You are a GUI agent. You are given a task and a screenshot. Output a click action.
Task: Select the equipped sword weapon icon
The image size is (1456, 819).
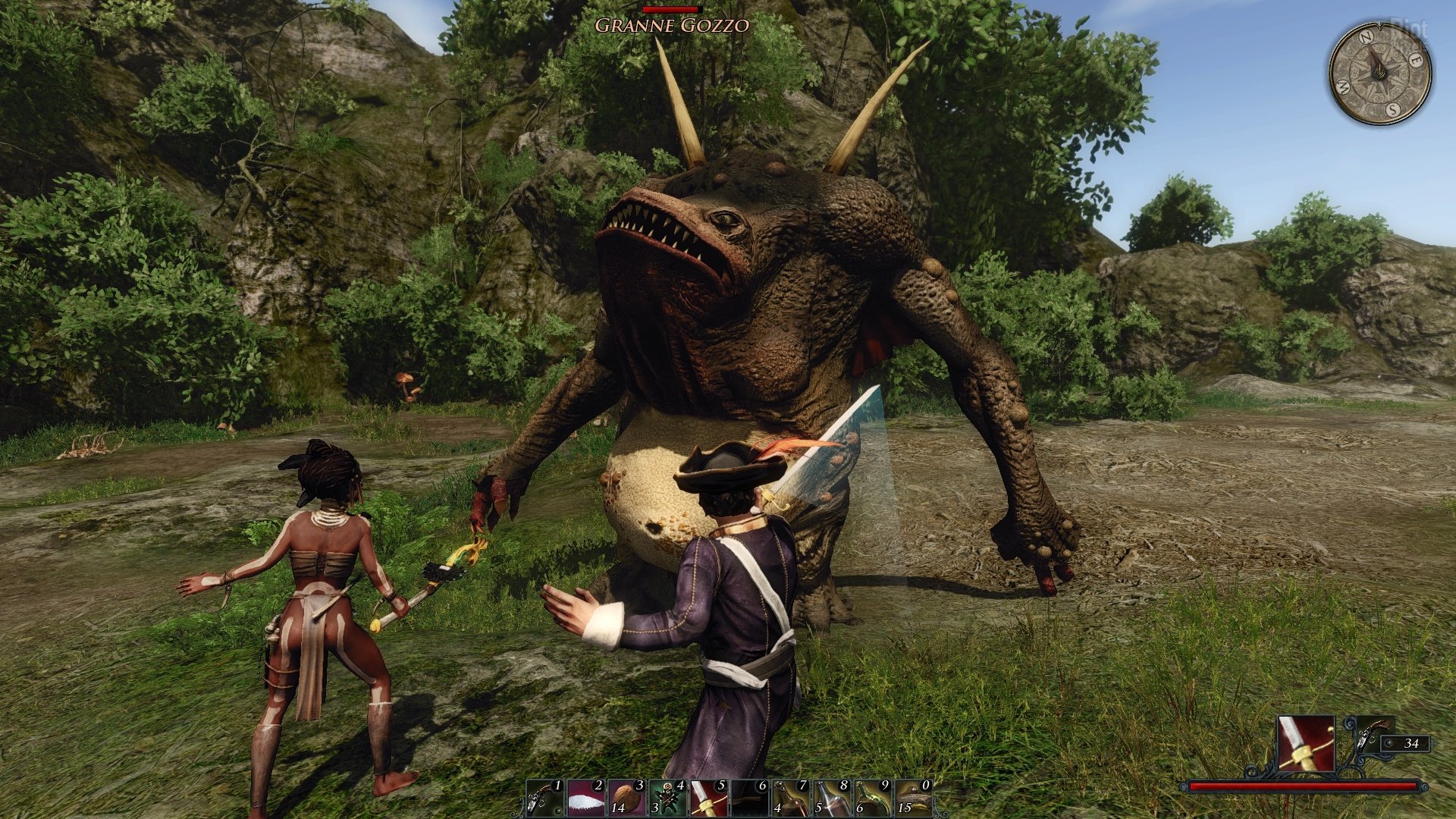click(x=1306, y=744)
